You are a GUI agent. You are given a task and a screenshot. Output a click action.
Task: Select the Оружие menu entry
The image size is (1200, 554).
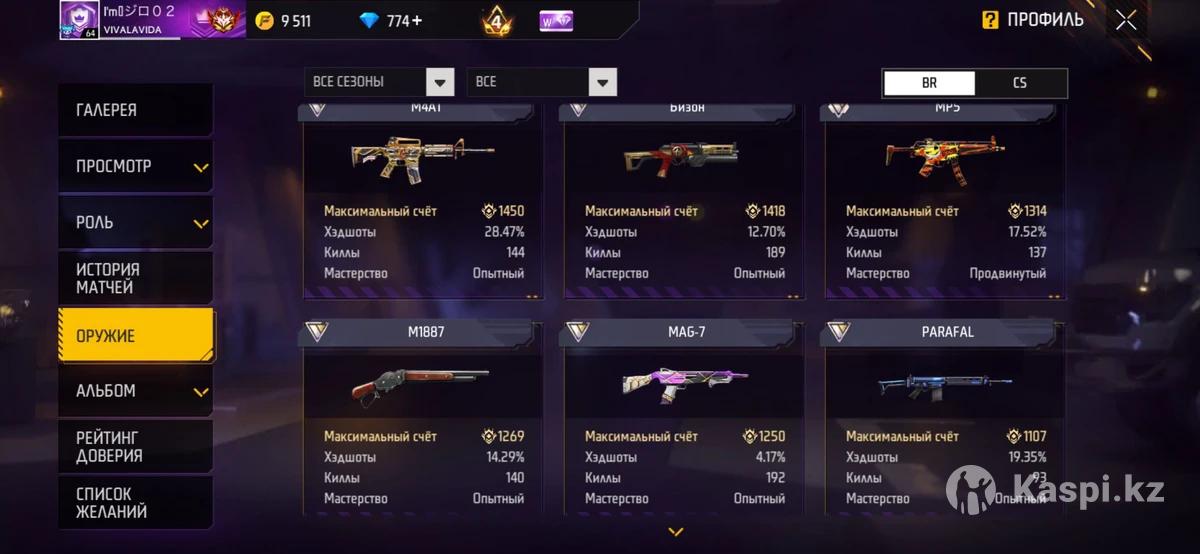135,336
